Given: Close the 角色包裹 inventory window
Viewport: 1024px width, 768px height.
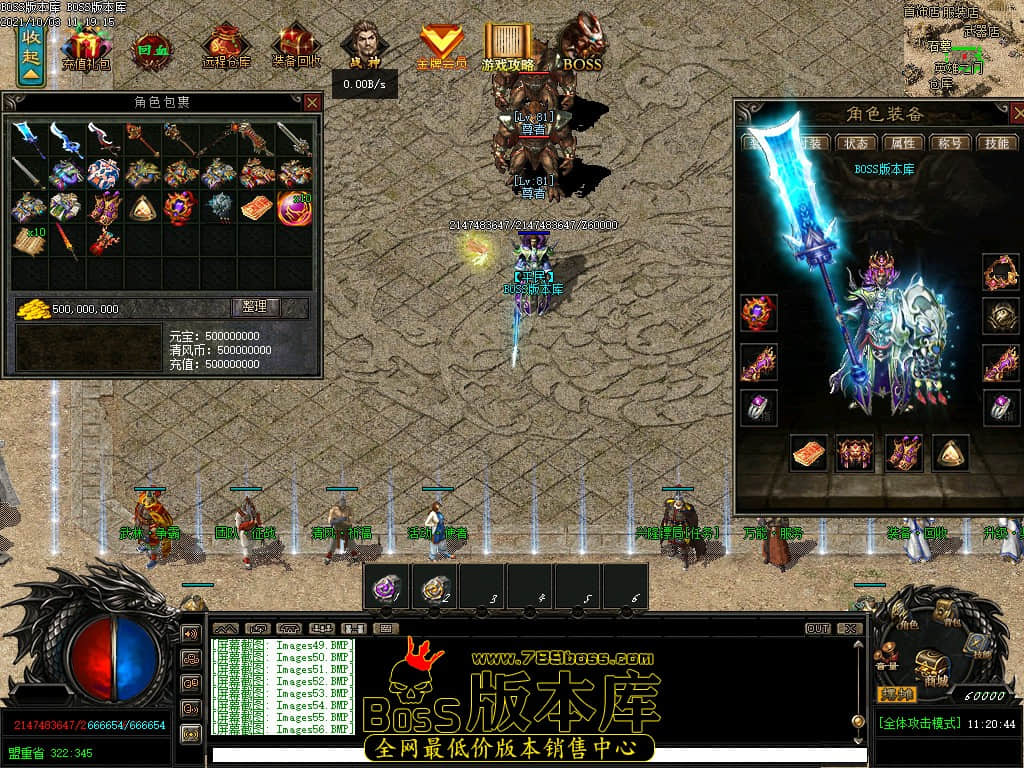Looking at the screenshot, I should click(x=312, y=102).
